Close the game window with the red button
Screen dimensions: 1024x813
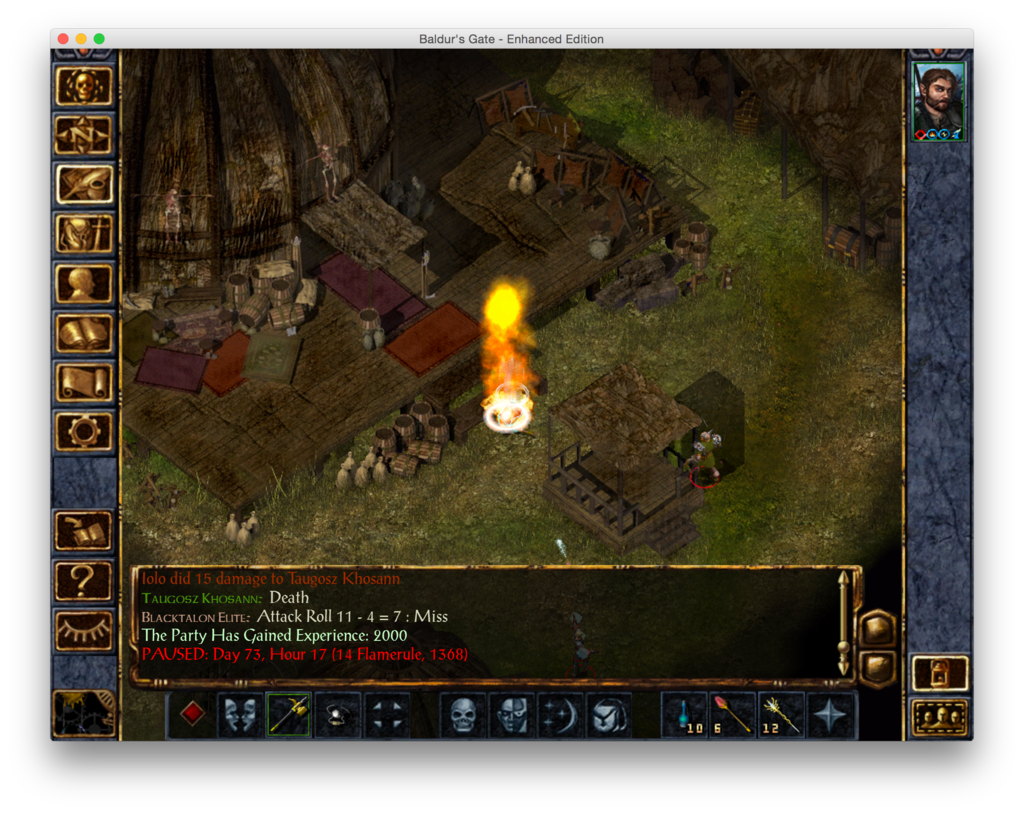point(63,39)
